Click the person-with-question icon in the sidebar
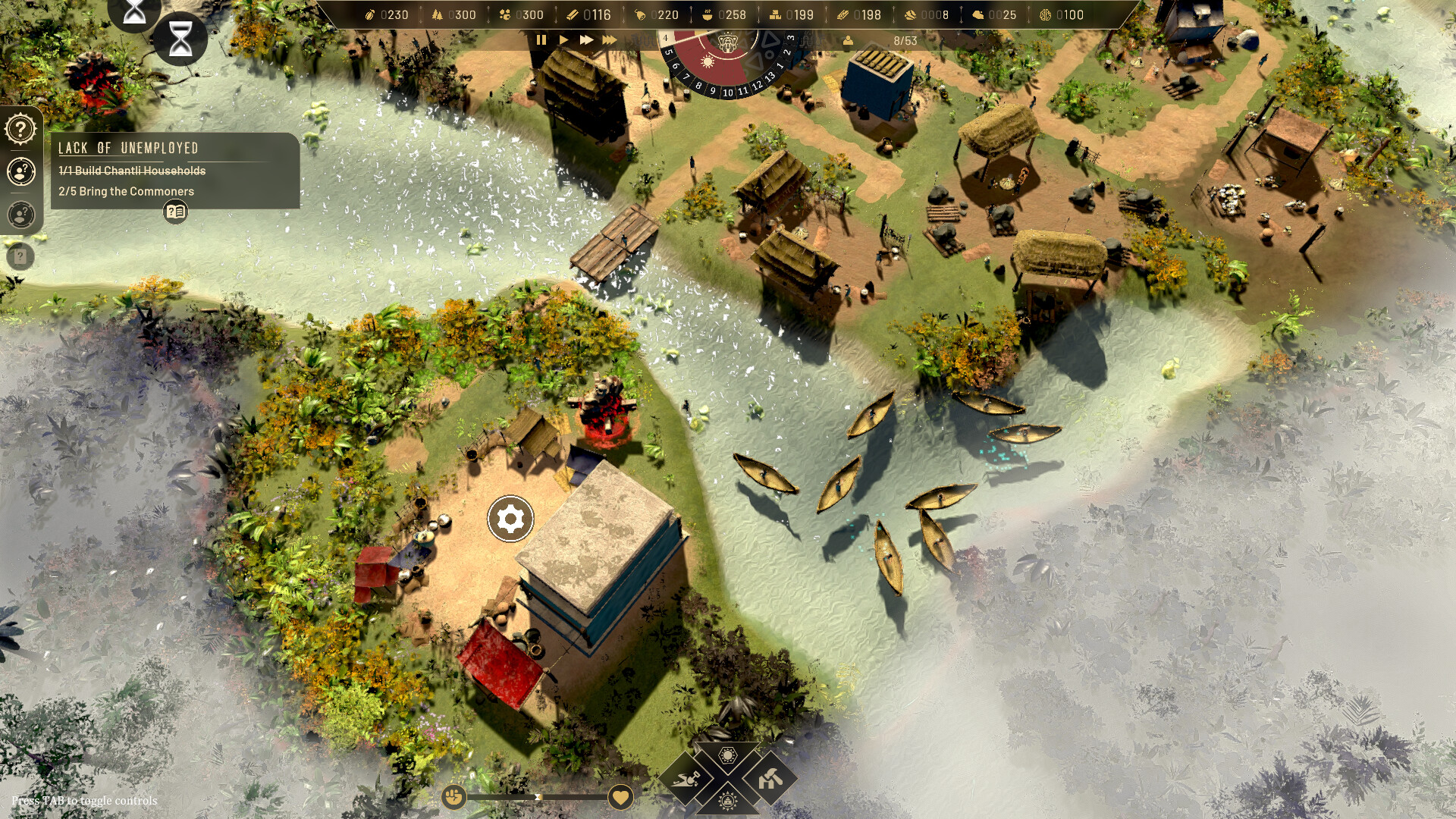Viewport: 1456px width, 819px height. click(22, 172)
